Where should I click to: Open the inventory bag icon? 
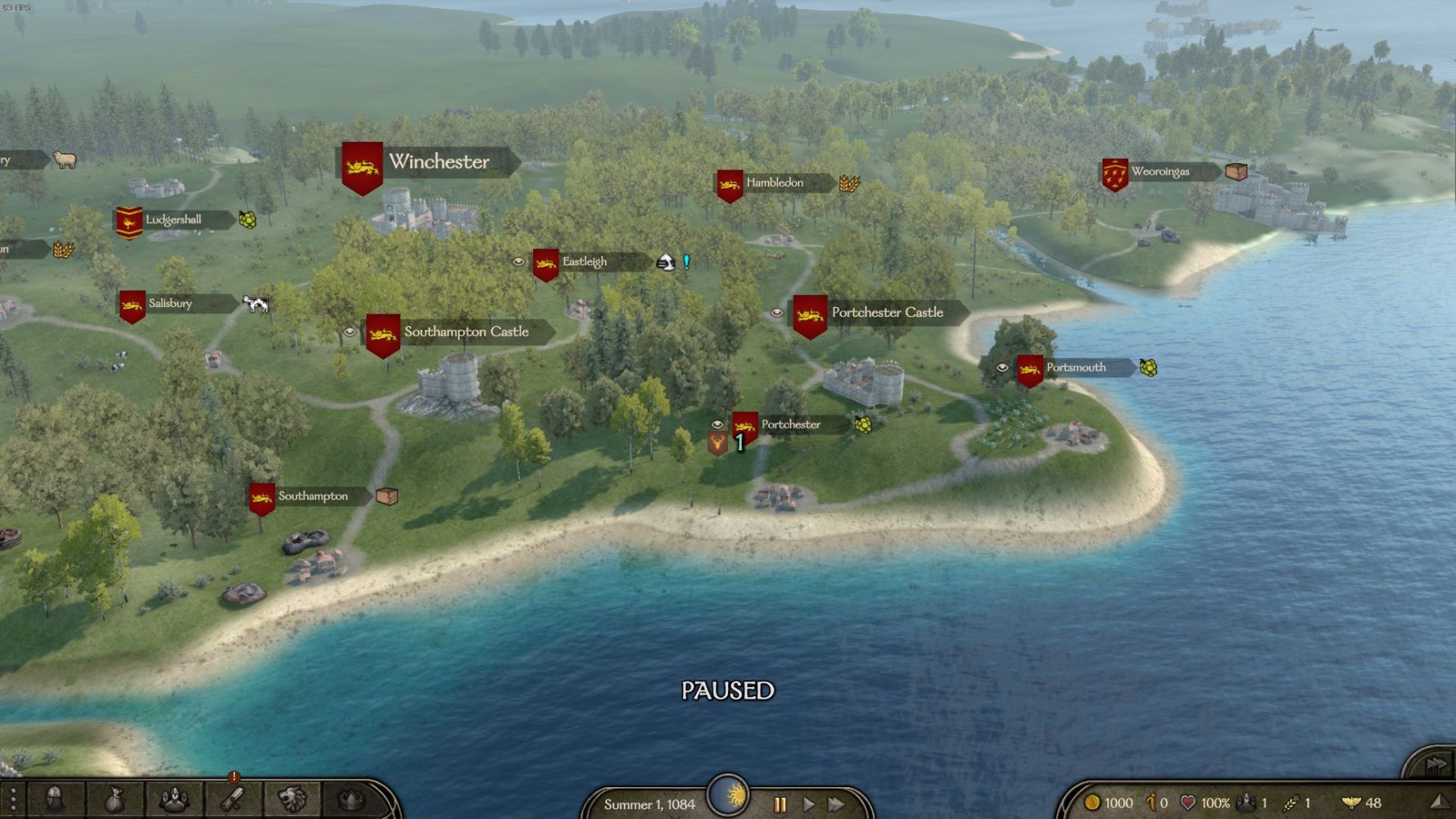(115, 799)
